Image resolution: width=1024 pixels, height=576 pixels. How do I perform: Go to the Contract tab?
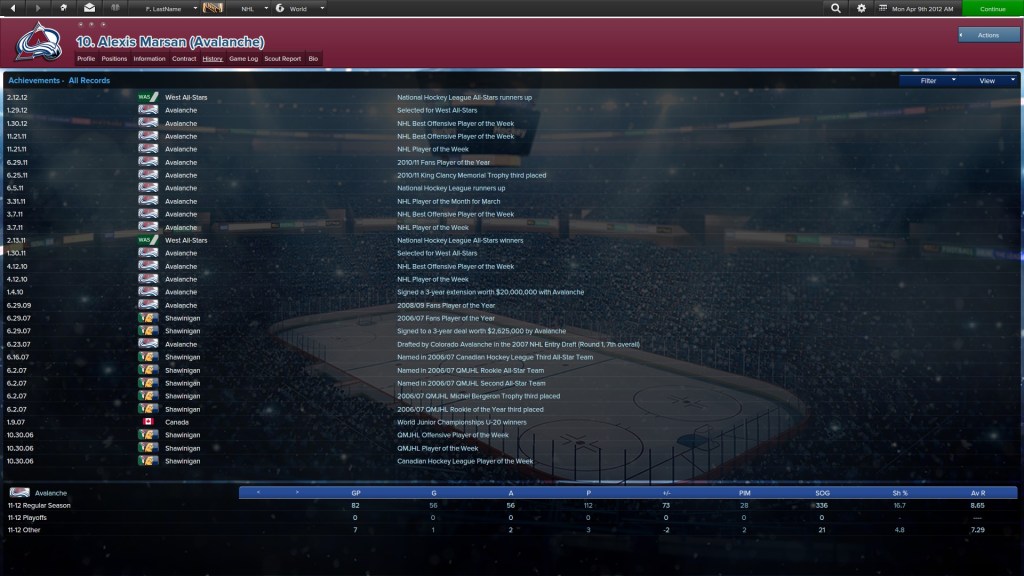[x=184, y=59]
